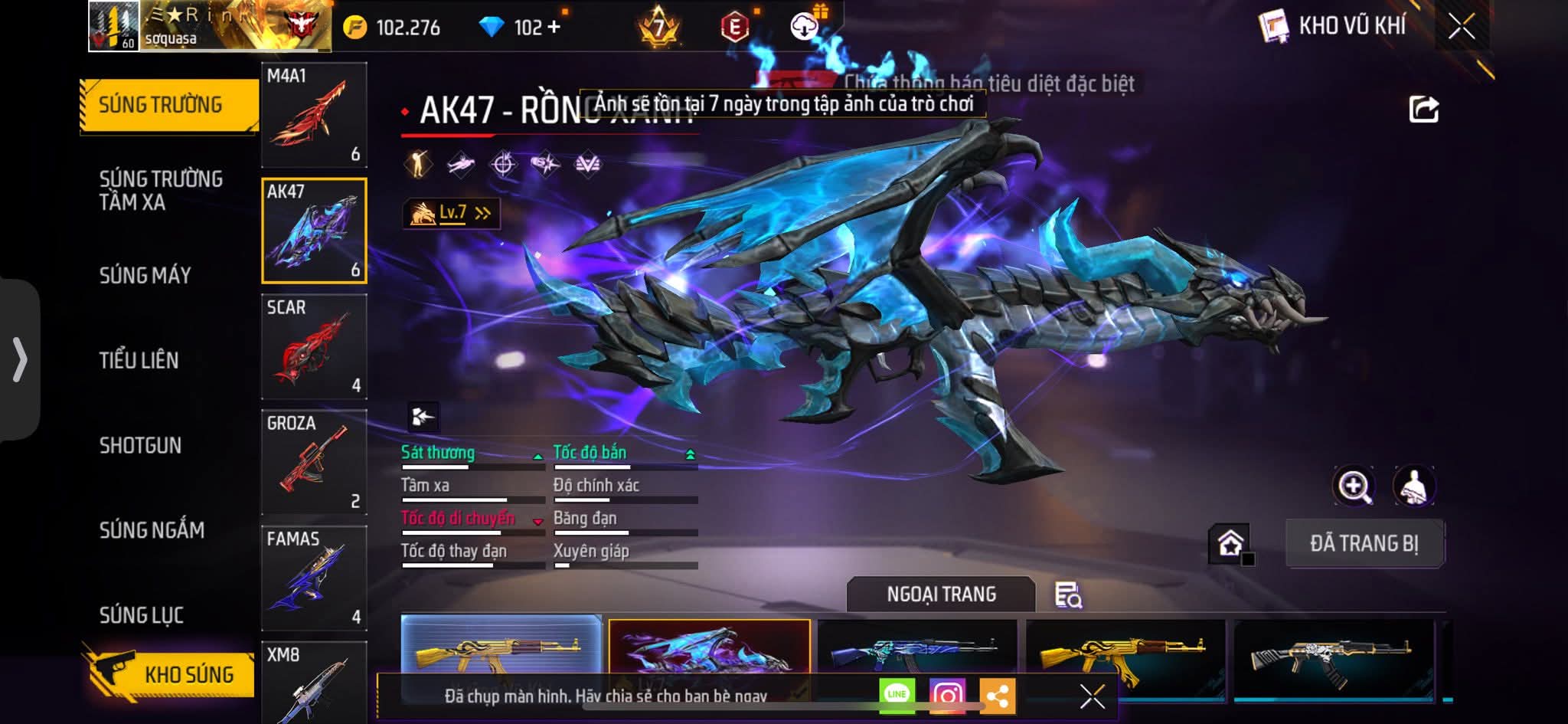Zoom in with the magnifier button
The image size is (1568, 724).
click(1354, 486)
